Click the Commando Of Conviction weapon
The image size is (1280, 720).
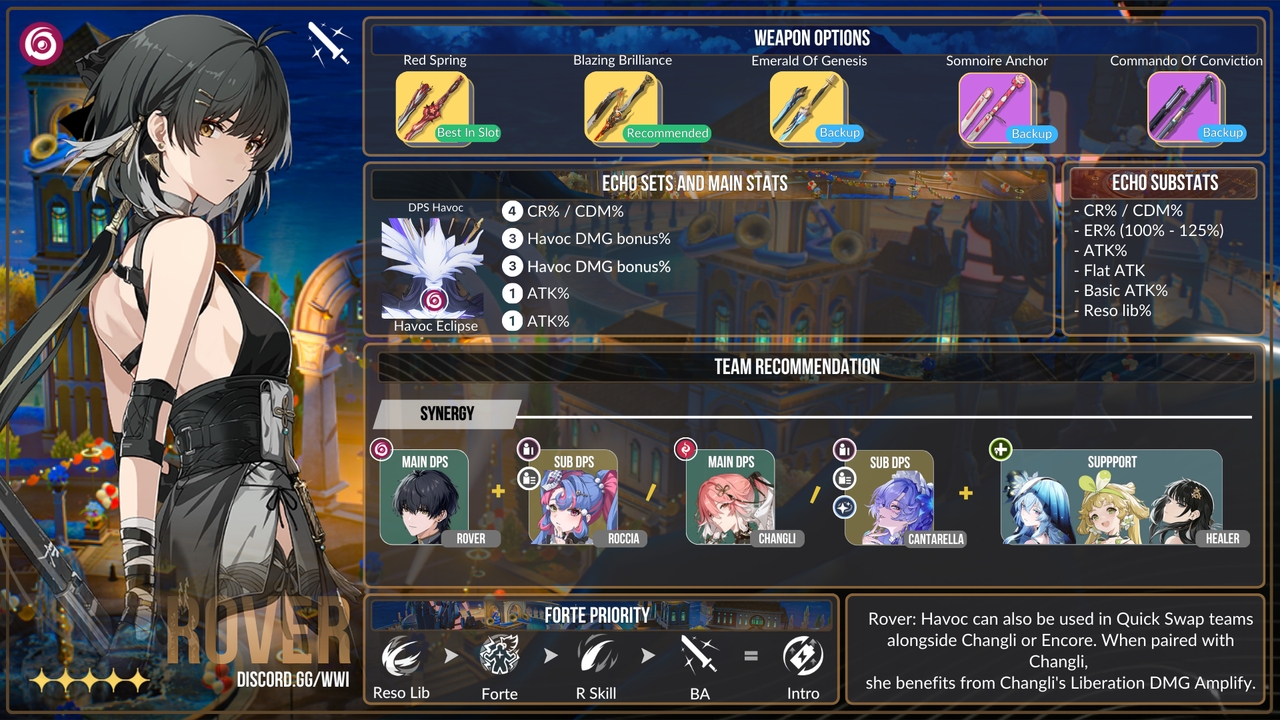[1186, 107]
